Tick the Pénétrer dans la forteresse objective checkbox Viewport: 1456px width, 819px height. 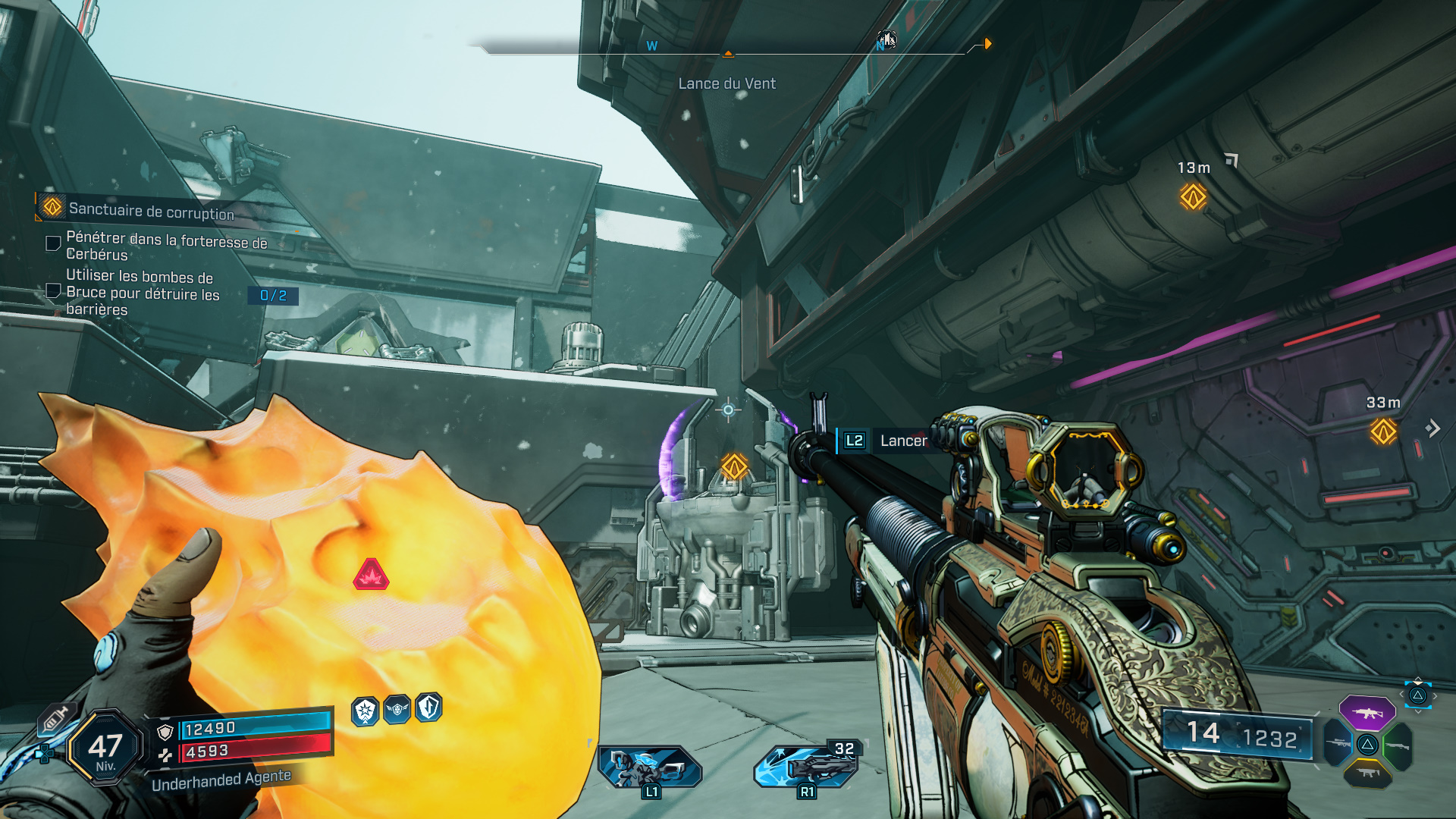pyautogui.click(x=54, y=243)
